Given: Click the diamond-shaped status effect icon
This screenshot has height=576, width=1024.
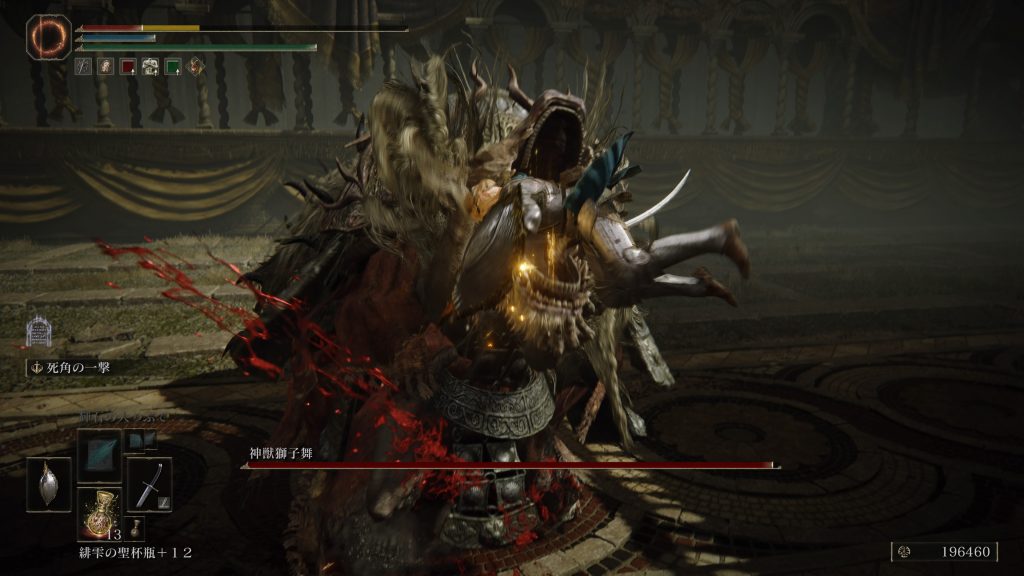Looking at the screenshot, I should [194, 67].
